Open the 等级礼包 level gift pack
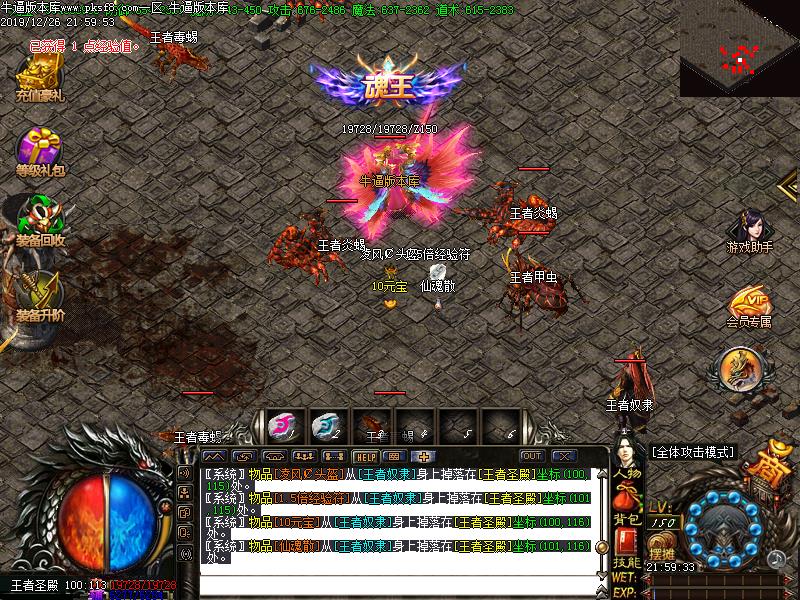The height and width of the screenshot is (600, 800). click(39, 150)
